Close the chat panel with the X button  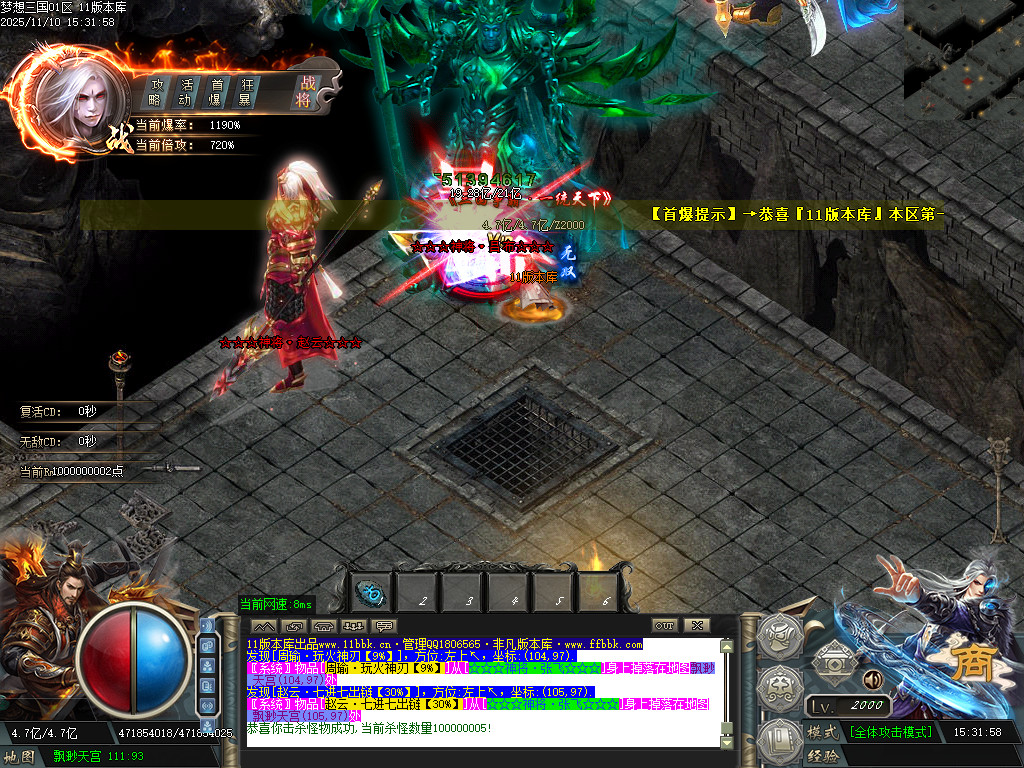(x=695, y=625)
